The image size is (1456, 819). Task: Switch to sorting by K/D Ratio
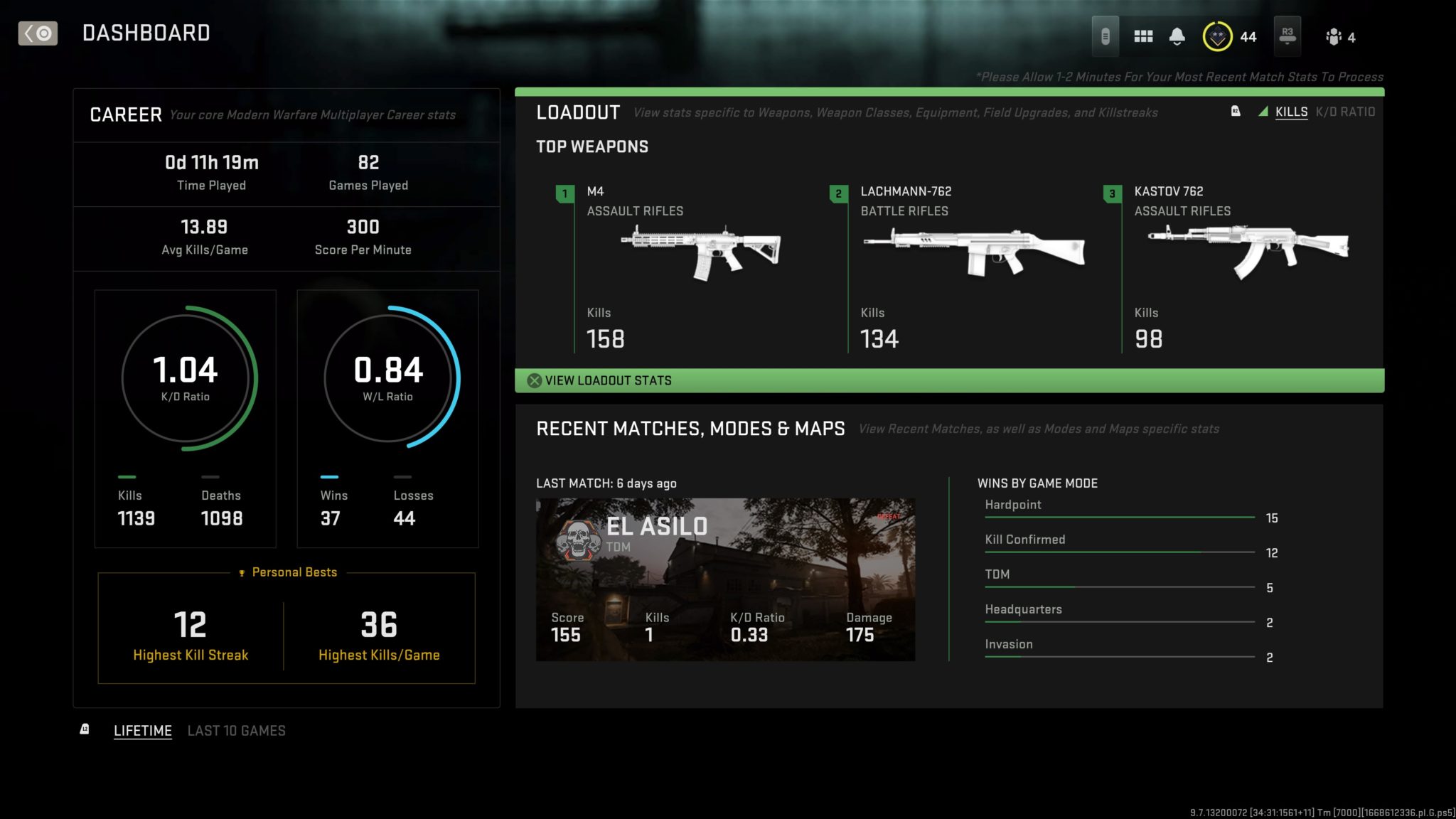pyautogui.click(x=1347, y=112)
